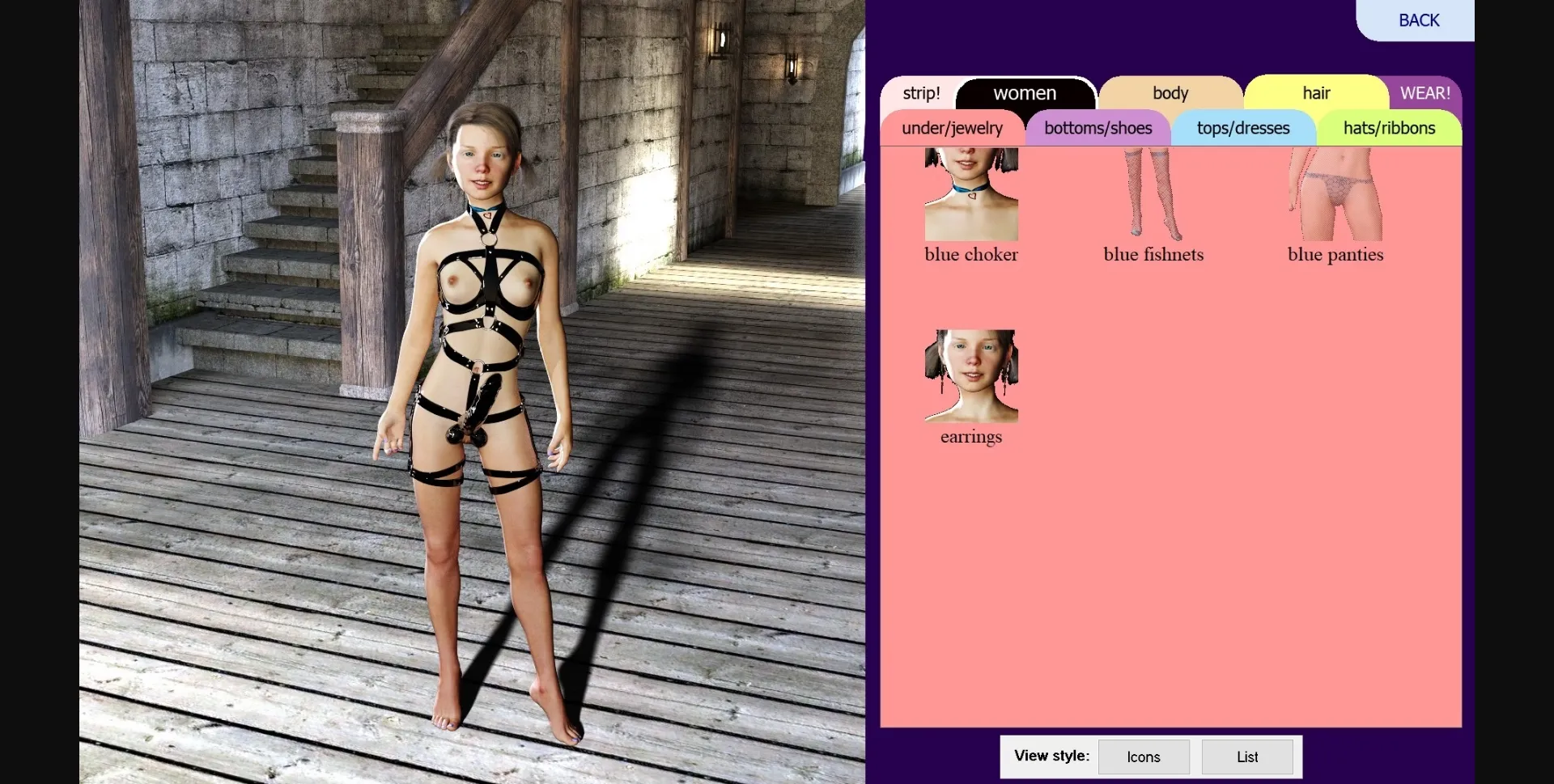Click the BACK button
This screenshot has height=784, width=1554.
[1419, 20]
